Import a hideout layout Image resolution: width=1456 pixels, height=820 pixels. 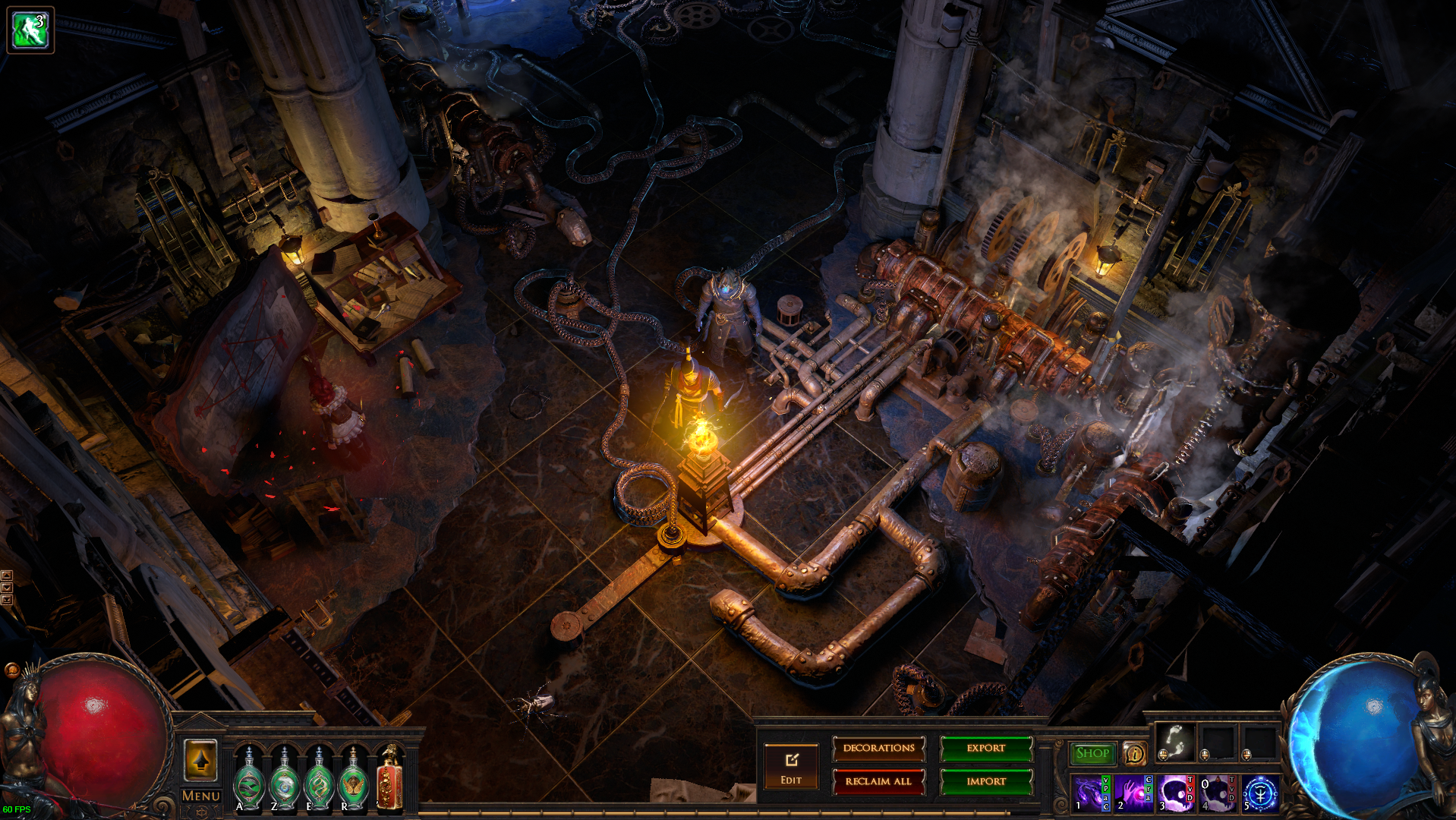pyautogui.click(x=986, y=781)
